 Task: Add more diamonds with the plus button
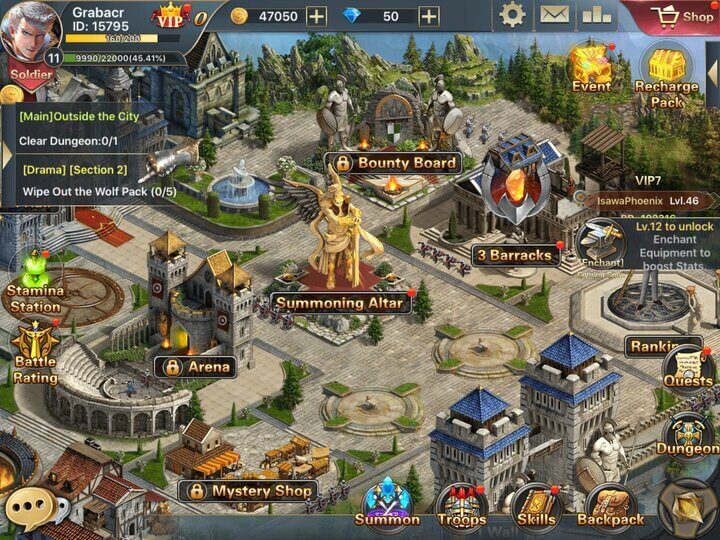click(428, 16)
